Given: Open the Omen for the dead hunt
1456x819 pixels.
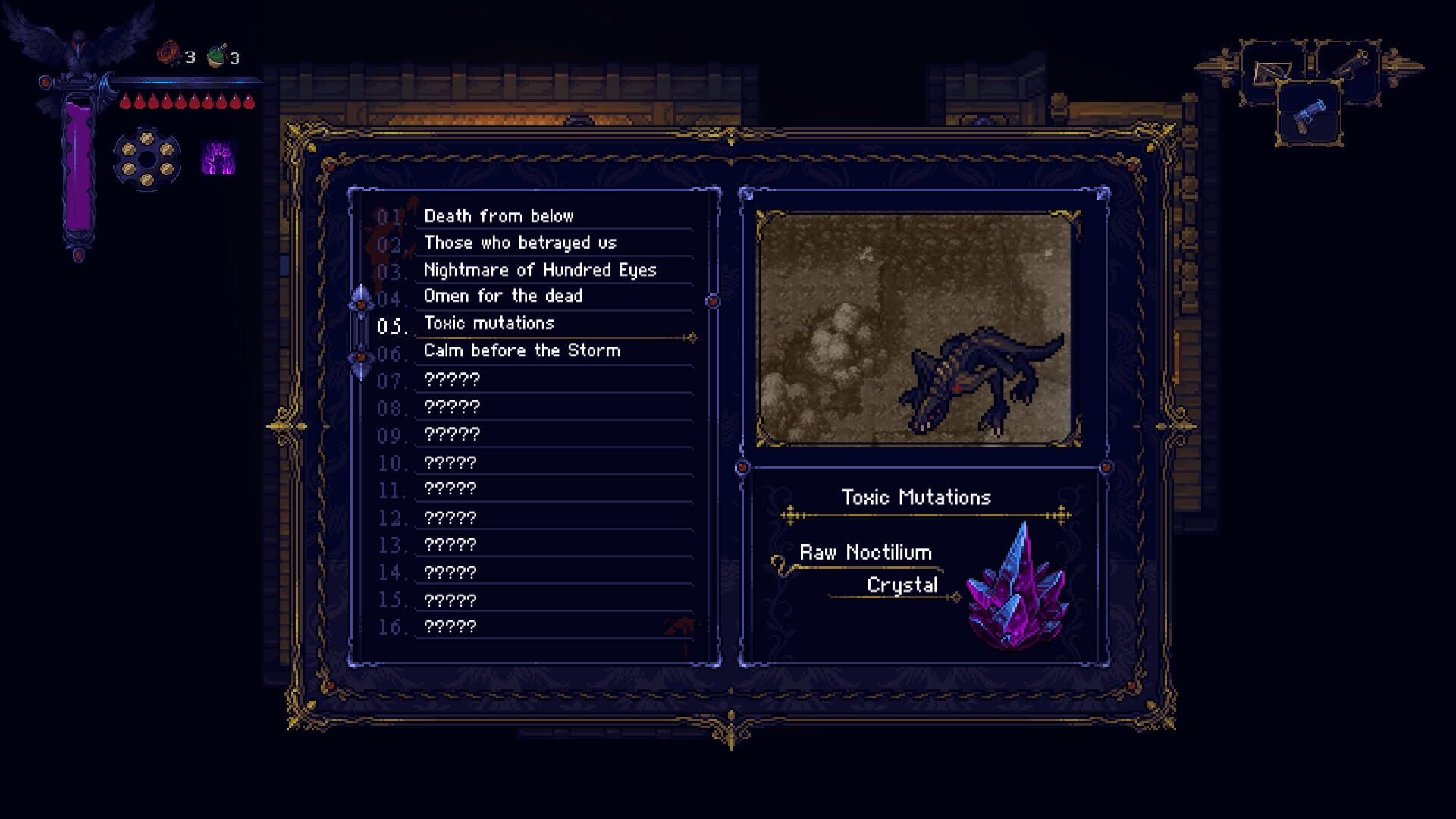Looking at the screenshot, I should pos(504,297).
